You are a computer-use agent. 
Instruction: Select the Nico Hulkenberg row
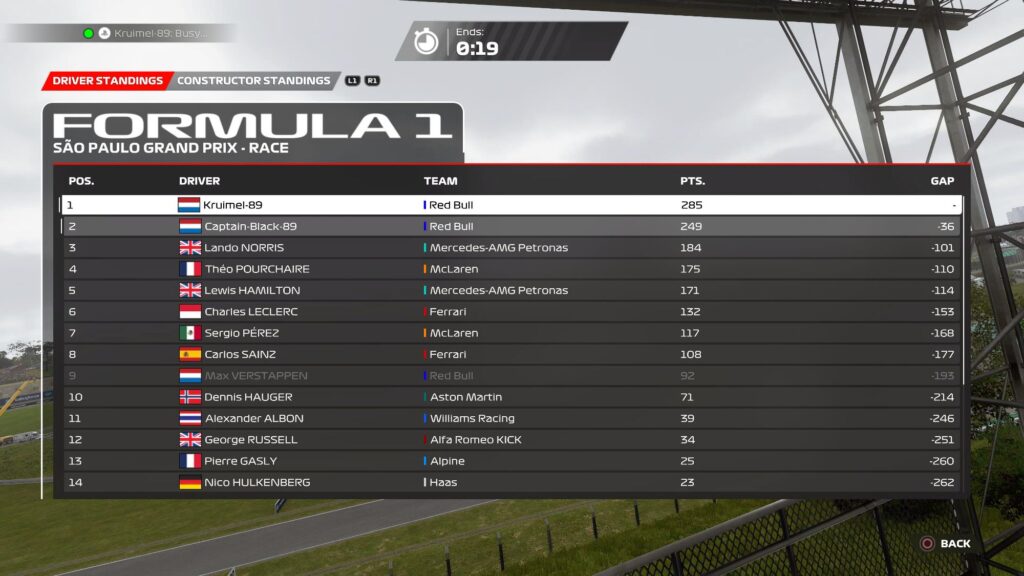tap(512, 482)
